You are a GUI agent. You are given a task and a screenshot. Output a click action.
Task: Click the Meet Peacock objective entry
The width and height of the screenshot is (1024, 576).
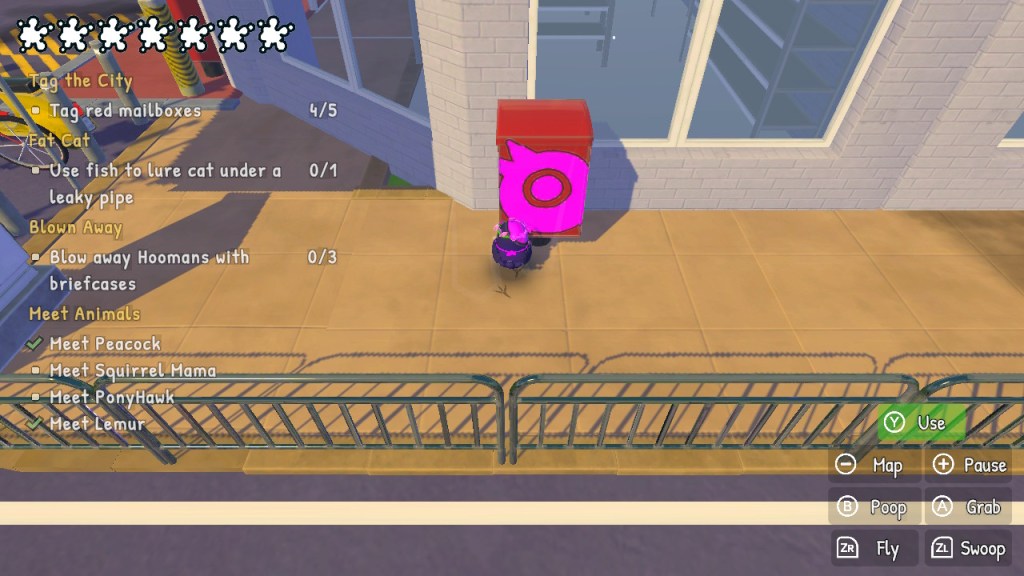pyautogui.click(x=105, y=344)
